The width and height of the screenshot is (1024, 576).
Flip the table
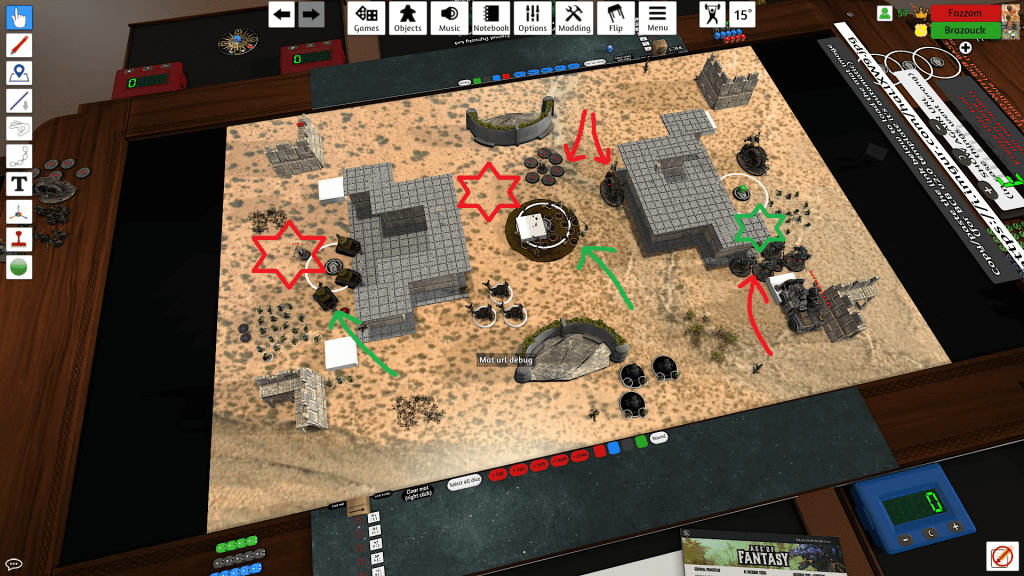(616, 17)
